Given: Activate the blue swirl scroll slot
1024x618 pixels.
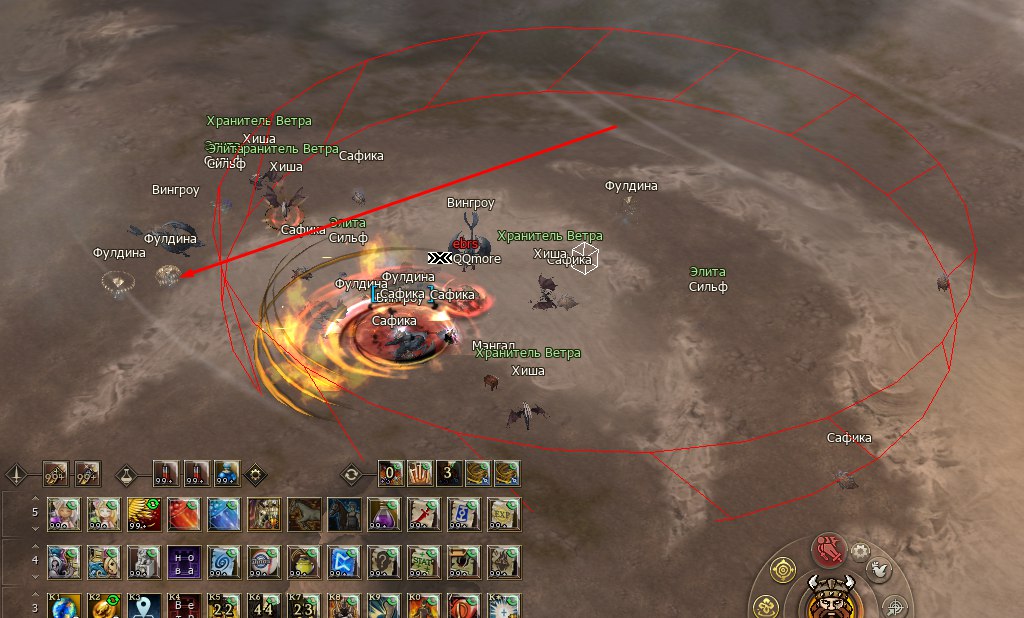Looking at the screenshot, I should [x=222, y=561].
